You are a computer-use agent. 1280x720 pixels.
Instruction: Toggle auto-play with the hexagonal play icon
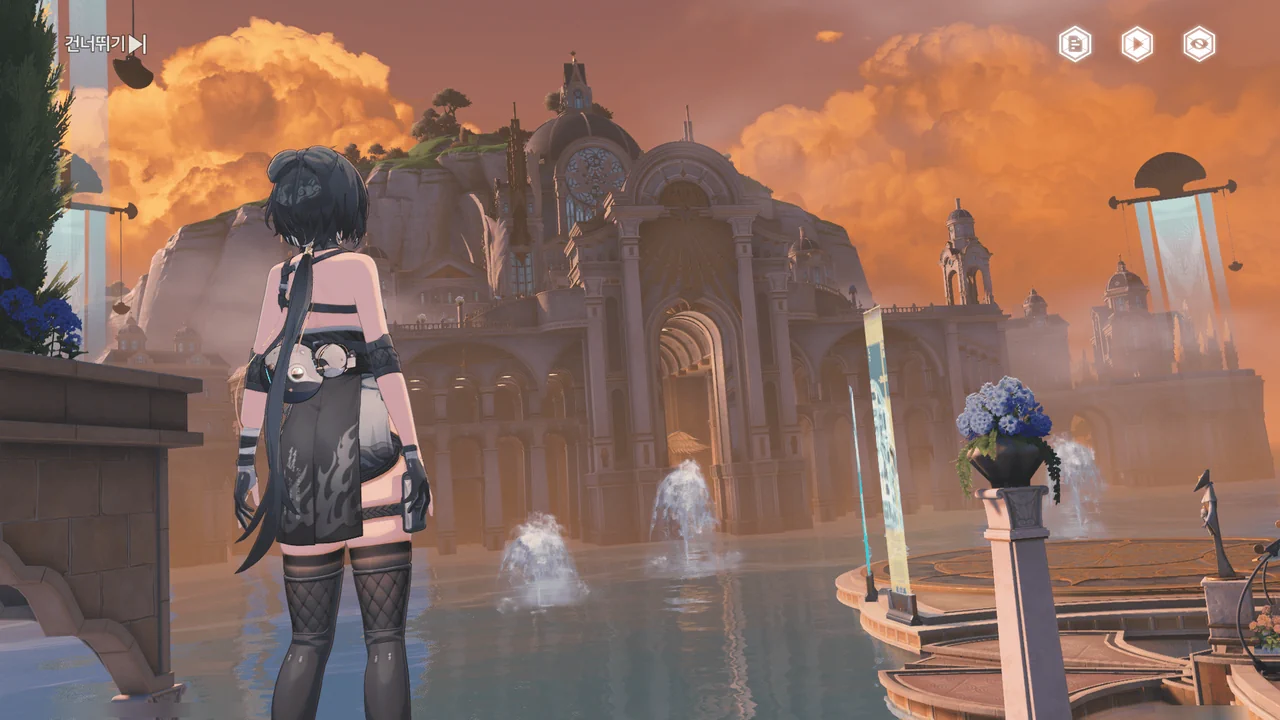pos(1137,44)
